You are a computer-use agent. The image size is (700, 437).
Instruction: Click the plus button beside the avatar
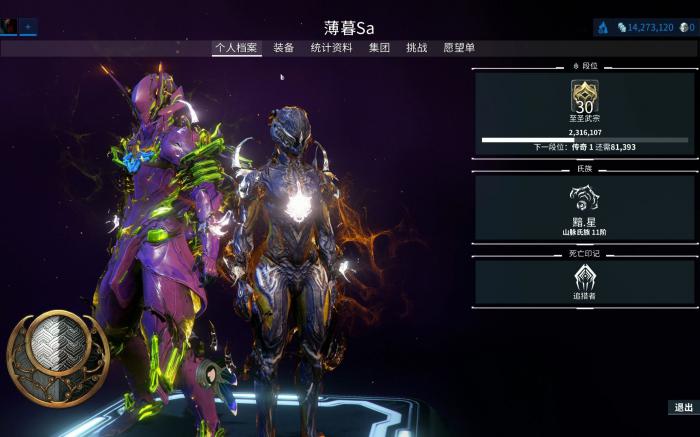pos(28,26)
